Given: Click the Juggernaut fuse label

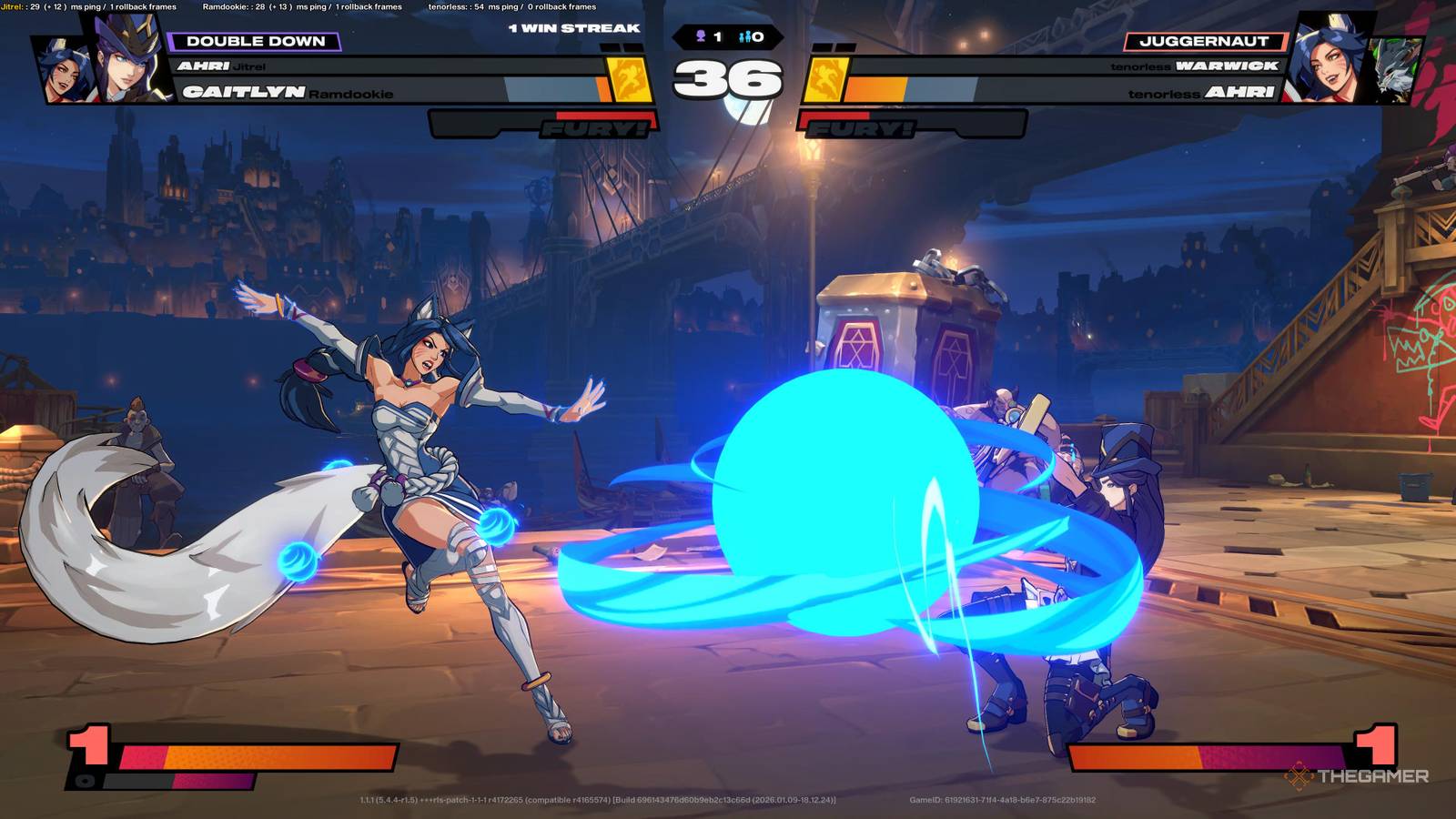Looking at the screenshot, I should coord(1204,41).
